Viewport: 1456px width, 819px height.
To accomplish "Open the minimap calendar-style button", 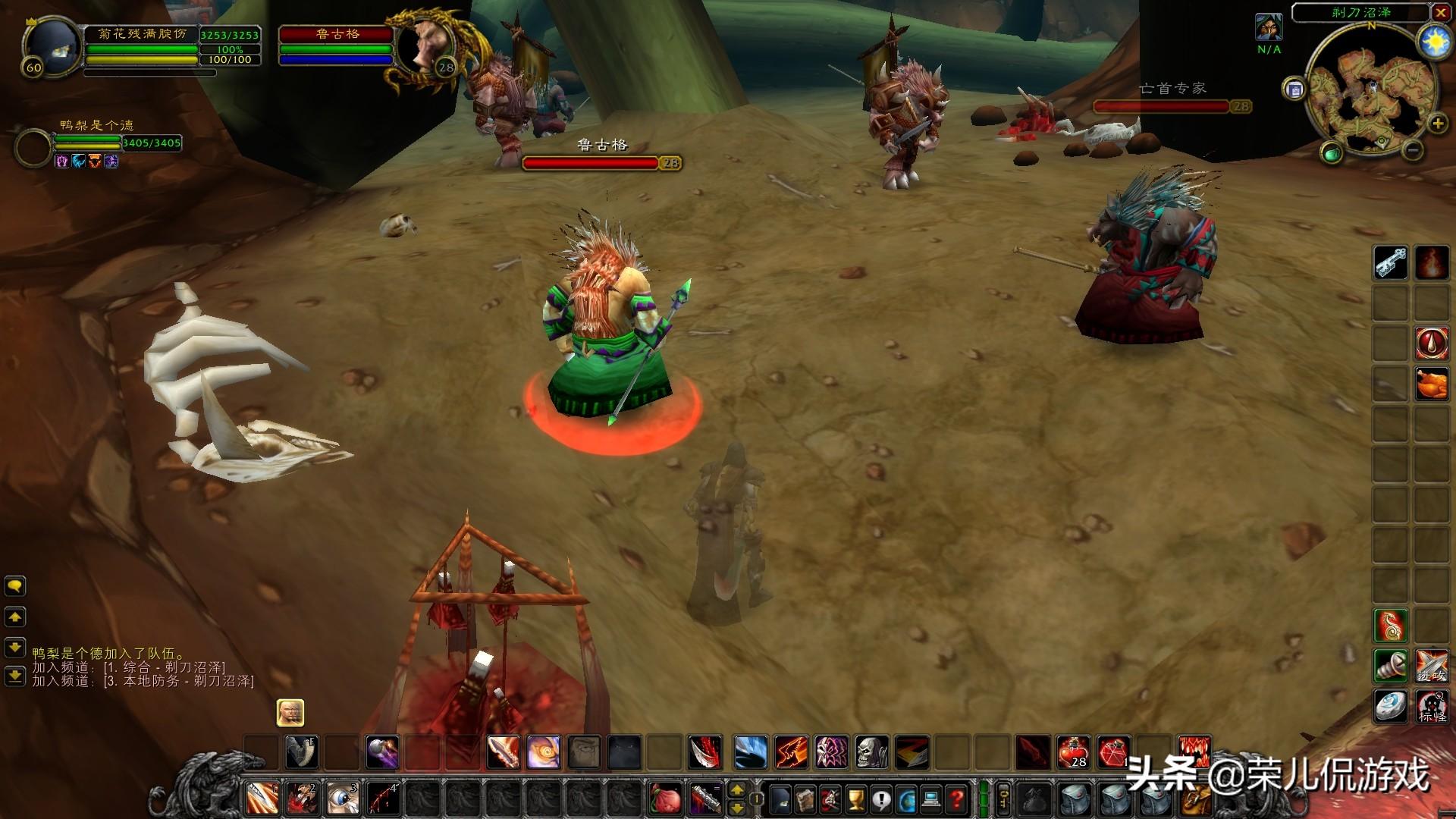I will point(1294,89).
